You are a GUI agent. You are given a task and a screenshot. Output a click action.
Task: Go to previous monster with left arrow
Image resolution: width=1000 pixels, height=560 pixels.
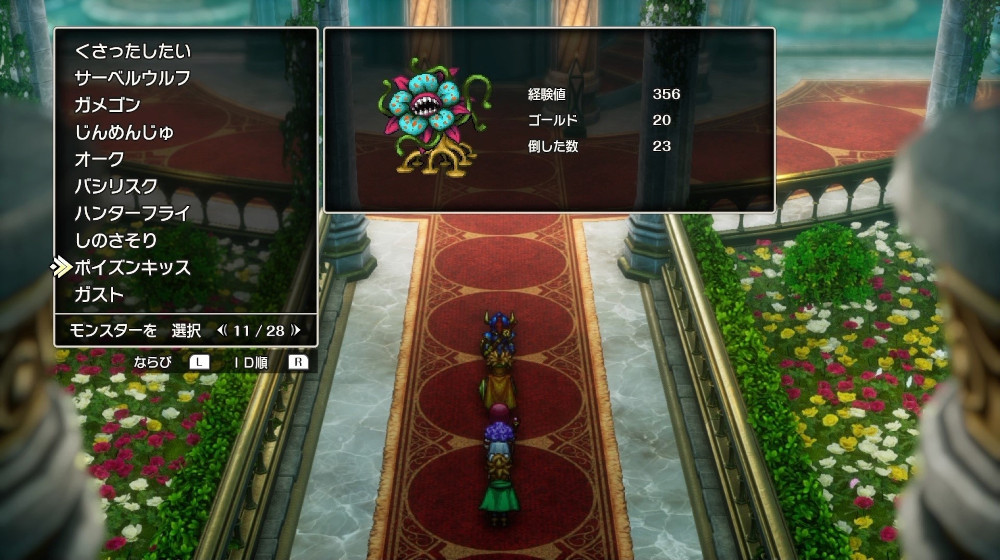tap(222, 330)
